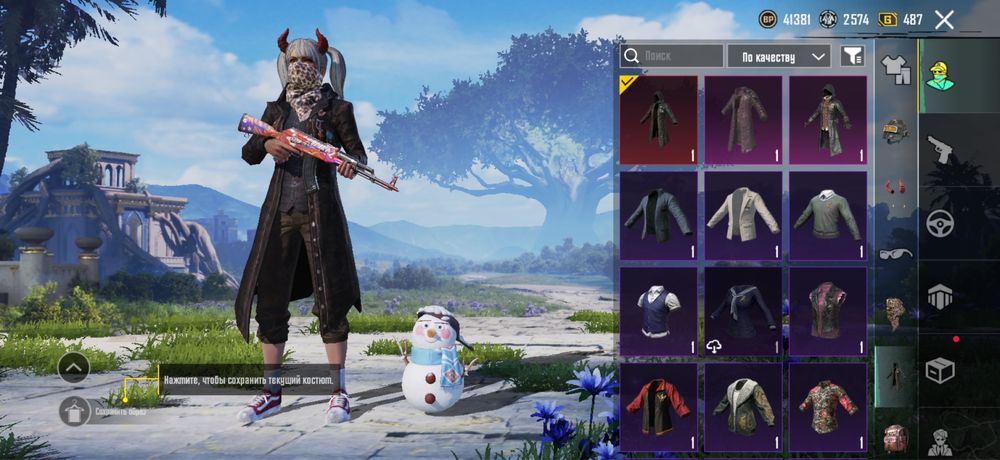The height and width of the screenshot is (460, 1000).
Task: Expand the up-arrow circle button
Action: coord(74,368)
